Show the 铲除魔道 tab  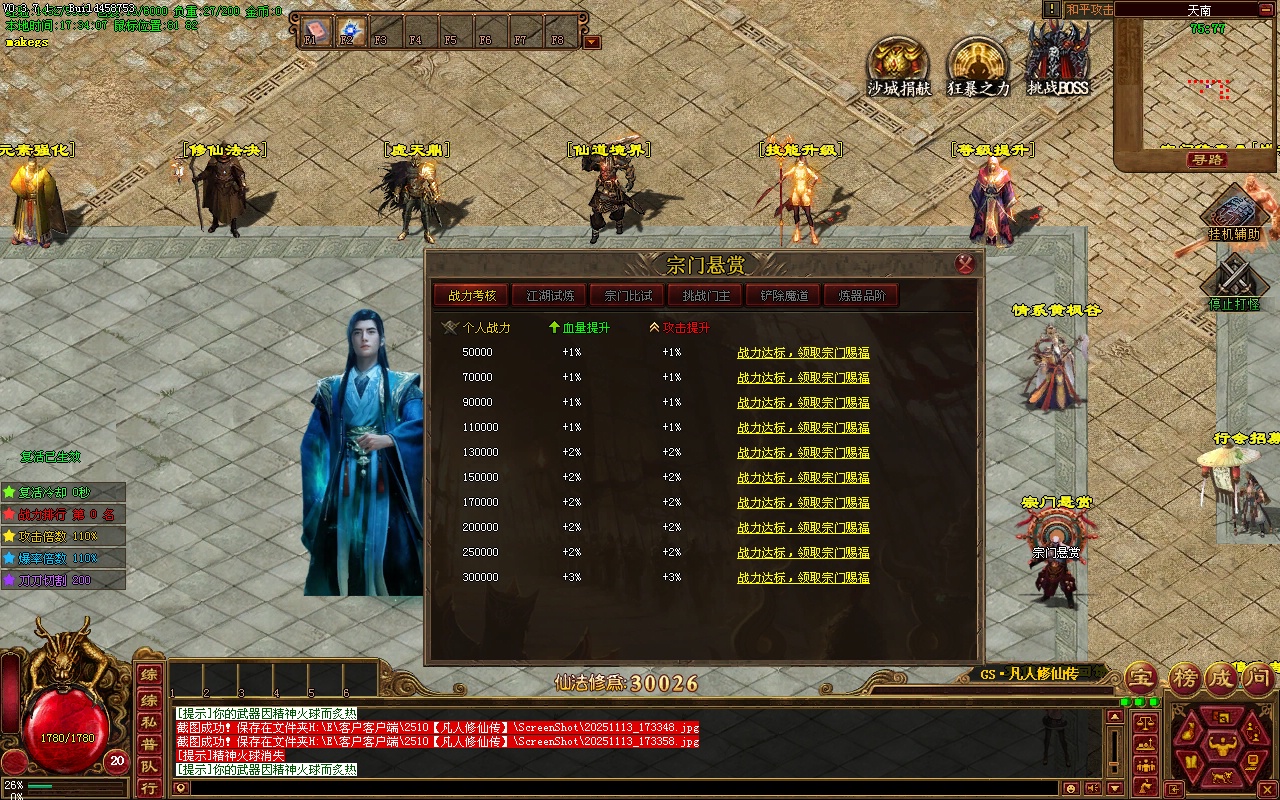coord(783,296)
